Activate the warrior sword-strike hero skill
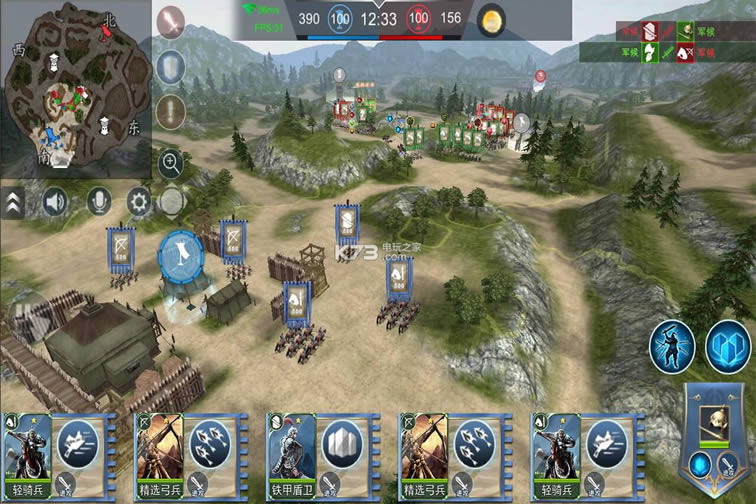This screenshot has width=756, height=504. coord(672,345)
